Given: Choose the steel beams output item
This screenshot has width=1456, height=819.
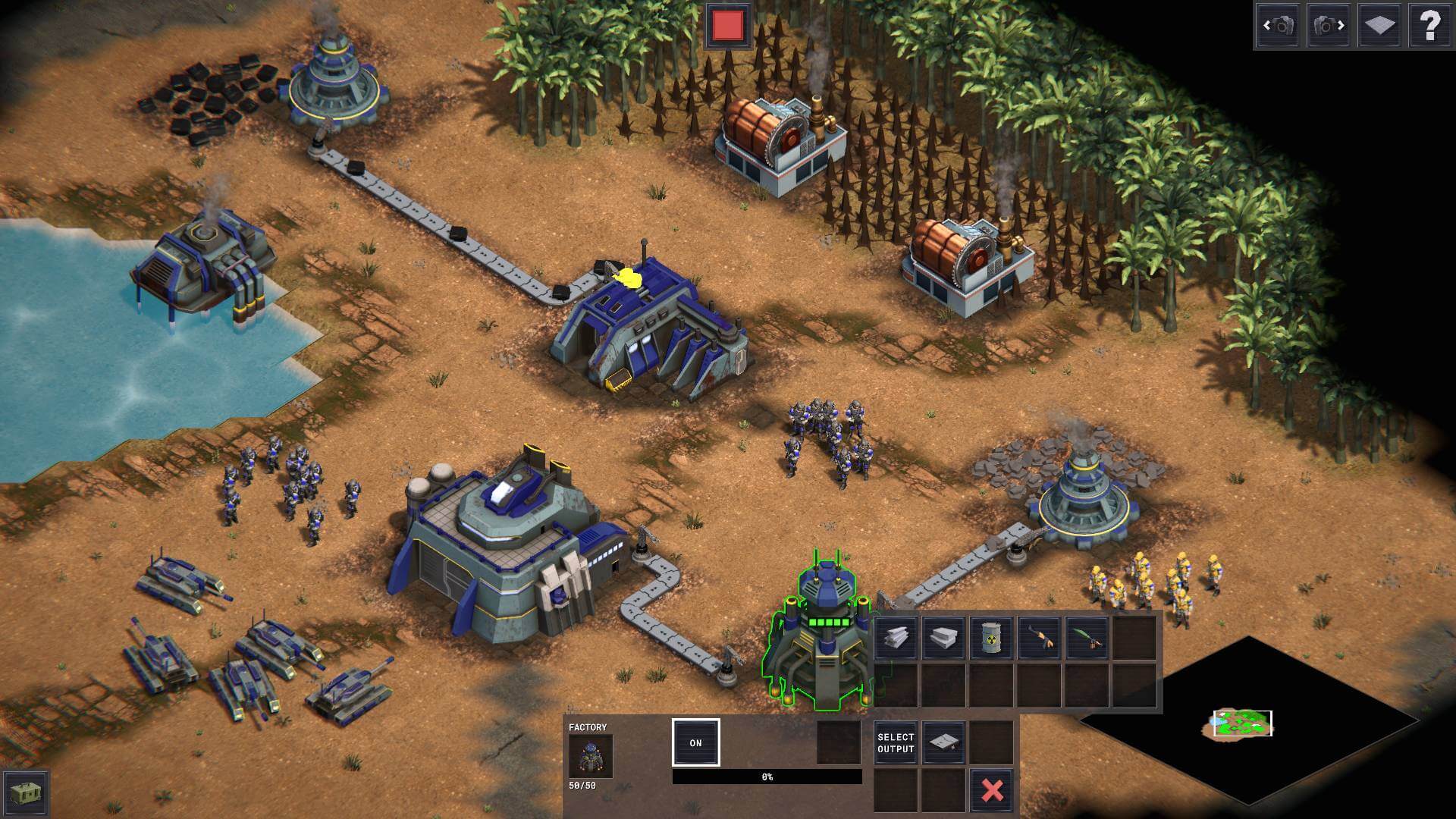Looking at the screenshot, I should [896, 637].
